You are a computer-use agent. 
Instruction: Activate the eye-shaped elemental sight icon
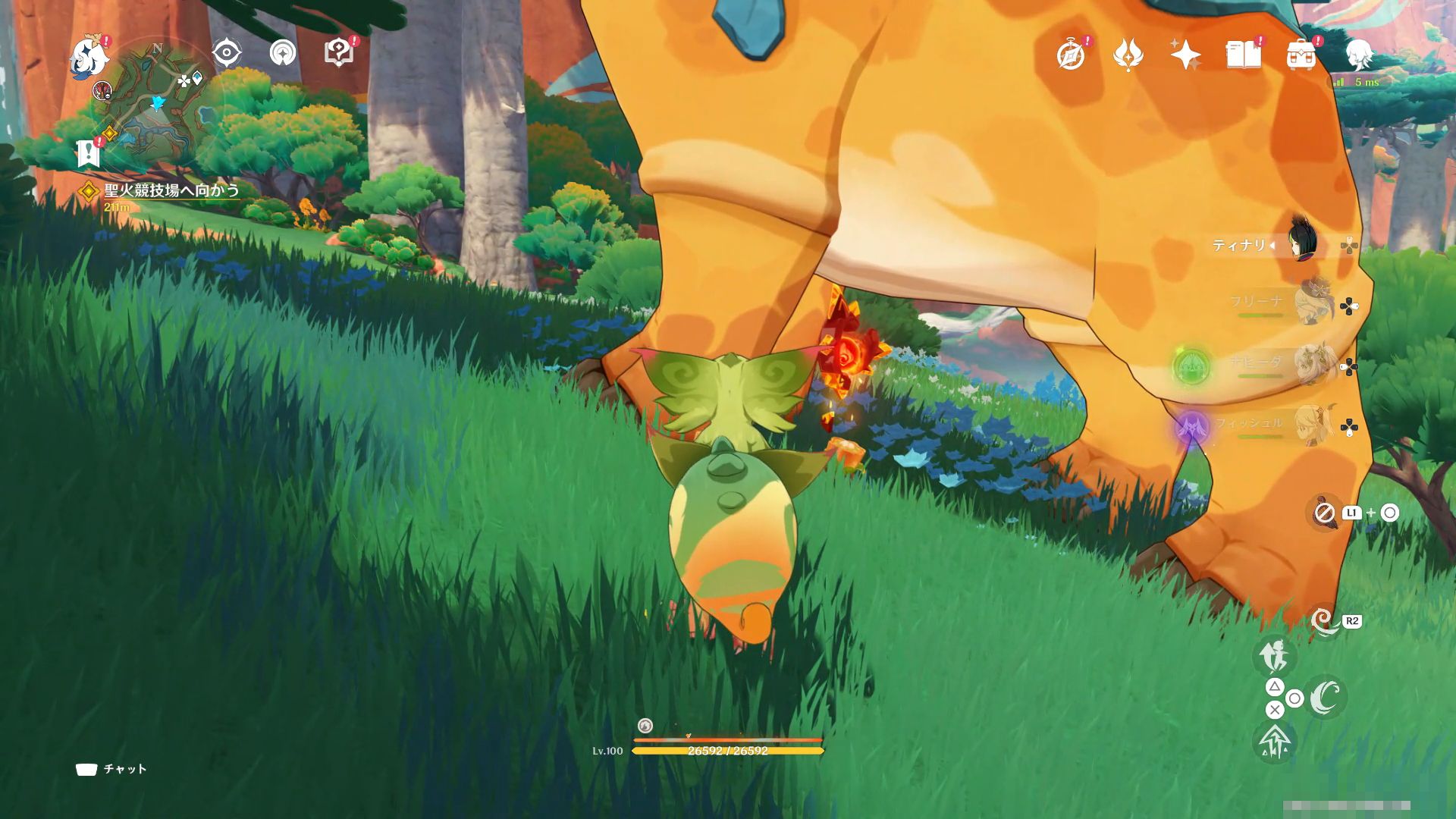point(227,53)
